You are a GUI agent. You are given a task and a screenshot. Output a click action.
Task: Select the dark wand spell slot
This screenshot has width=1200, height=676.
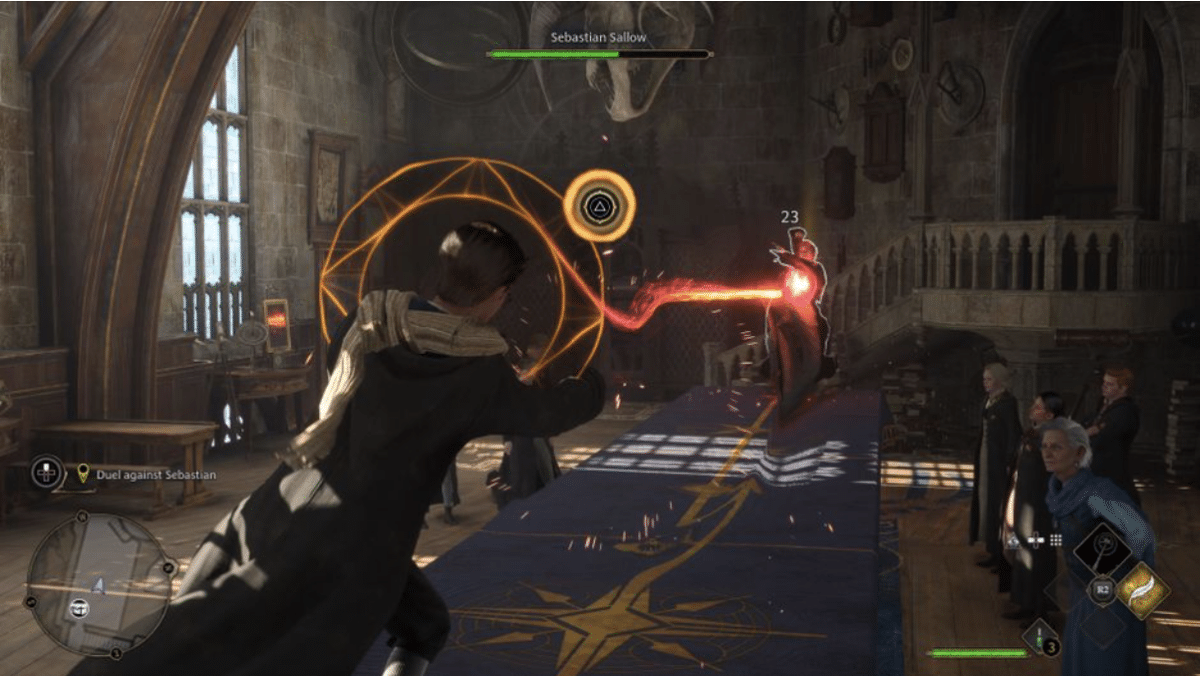(1104, 549)
